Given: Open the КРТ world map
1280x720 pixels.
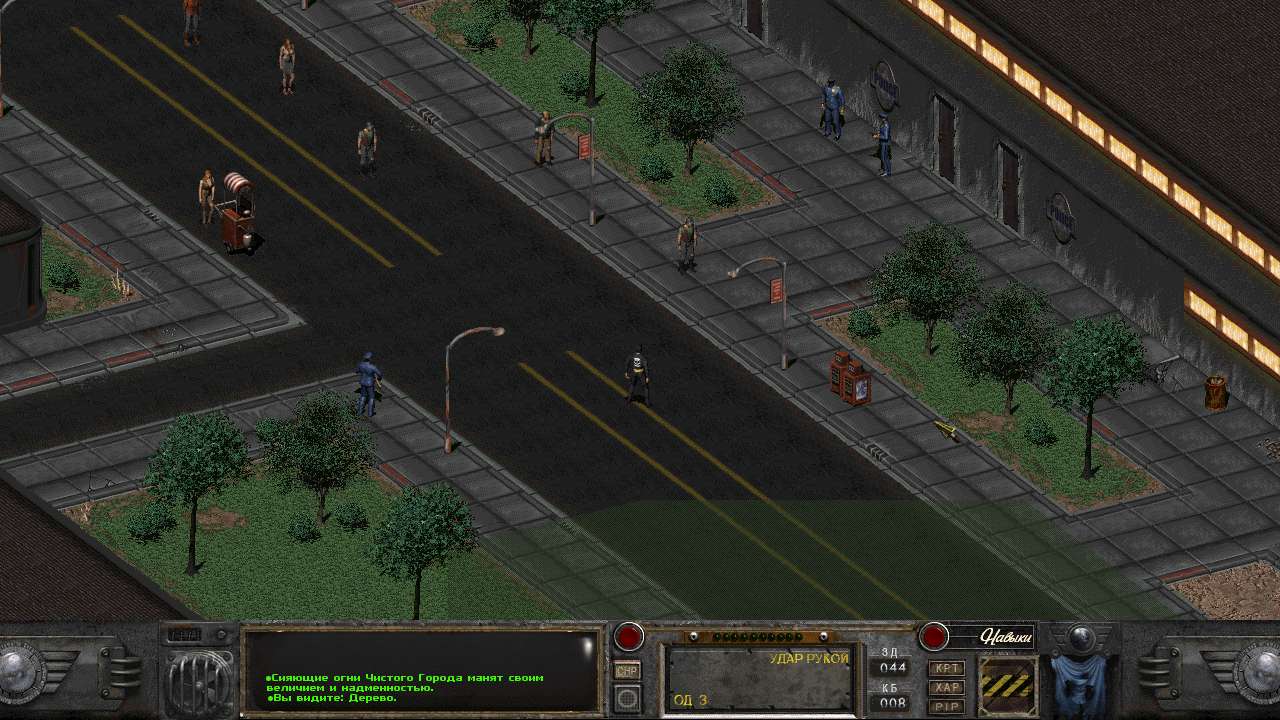Looking at the screenshot, I should point(946,667).
